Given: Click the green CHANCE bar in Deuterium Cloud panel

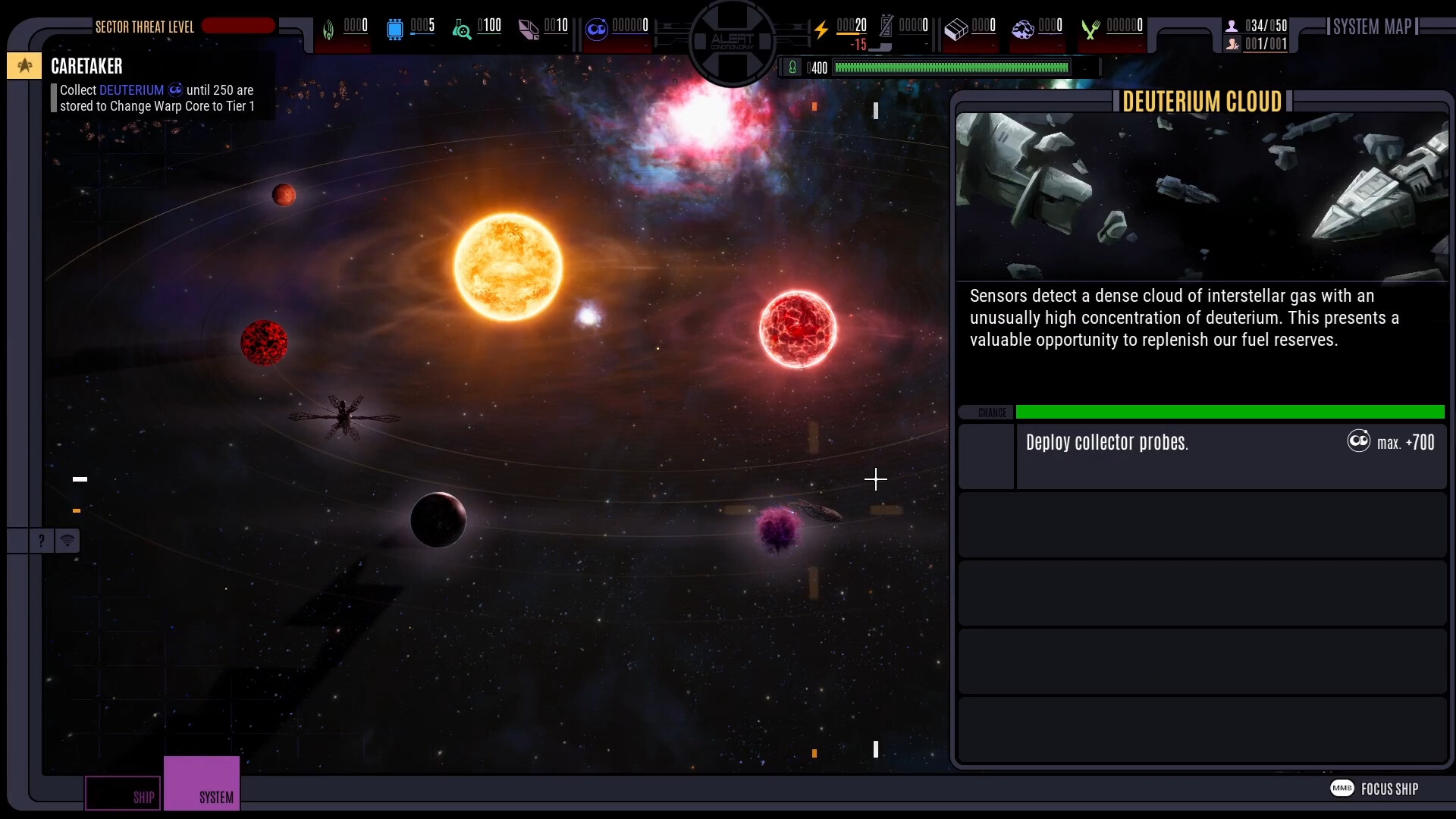Looking at the screenshot, I should (x=1228, y=412).
